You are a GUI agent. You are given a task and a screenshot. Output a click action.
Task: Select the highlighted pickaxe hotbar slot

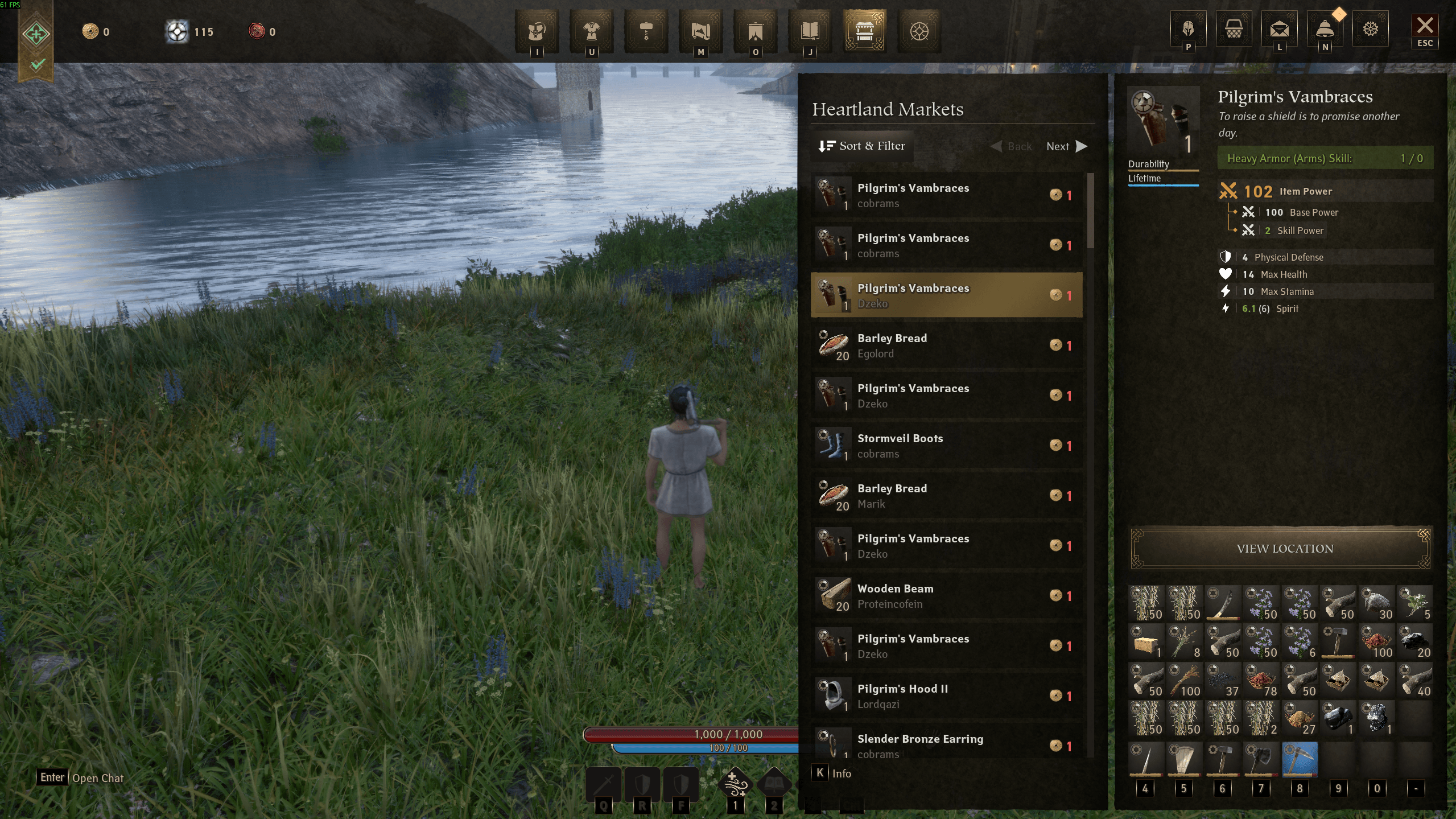point(1300,758)
